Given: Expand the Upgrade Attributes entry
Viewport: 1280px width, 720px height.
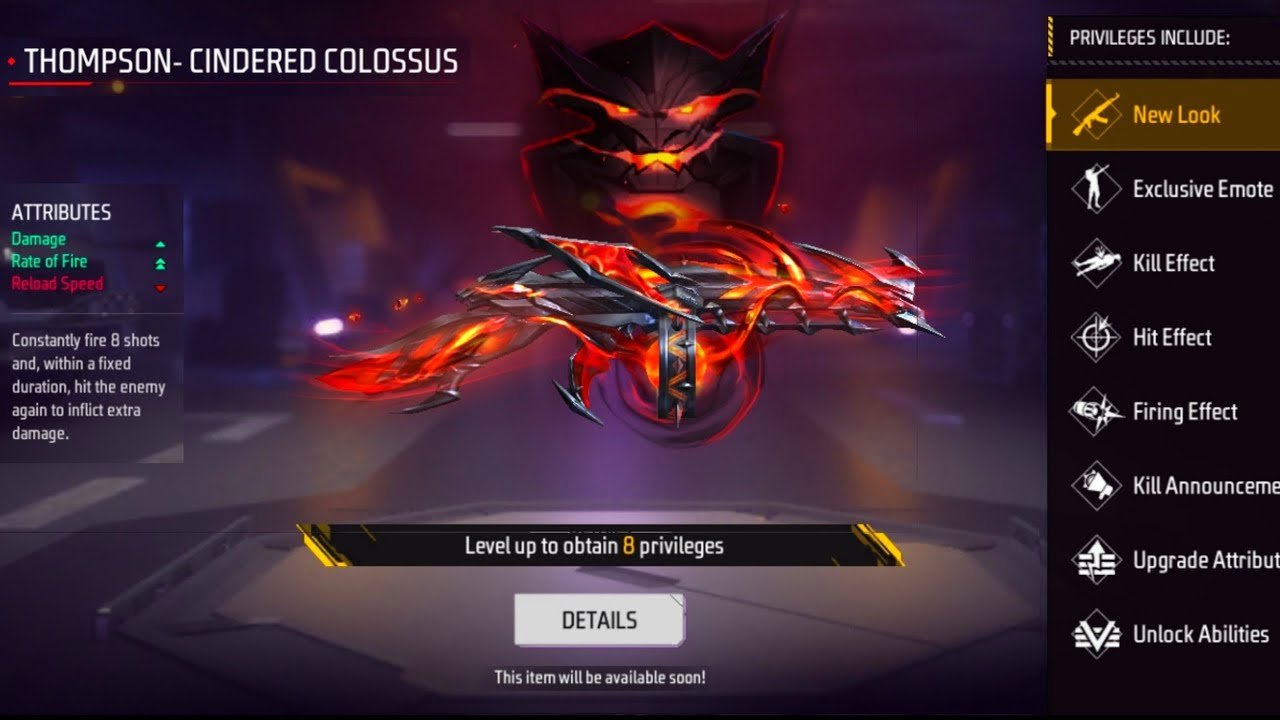Looking at the screenshot, I should click(x=1180, y=560).
